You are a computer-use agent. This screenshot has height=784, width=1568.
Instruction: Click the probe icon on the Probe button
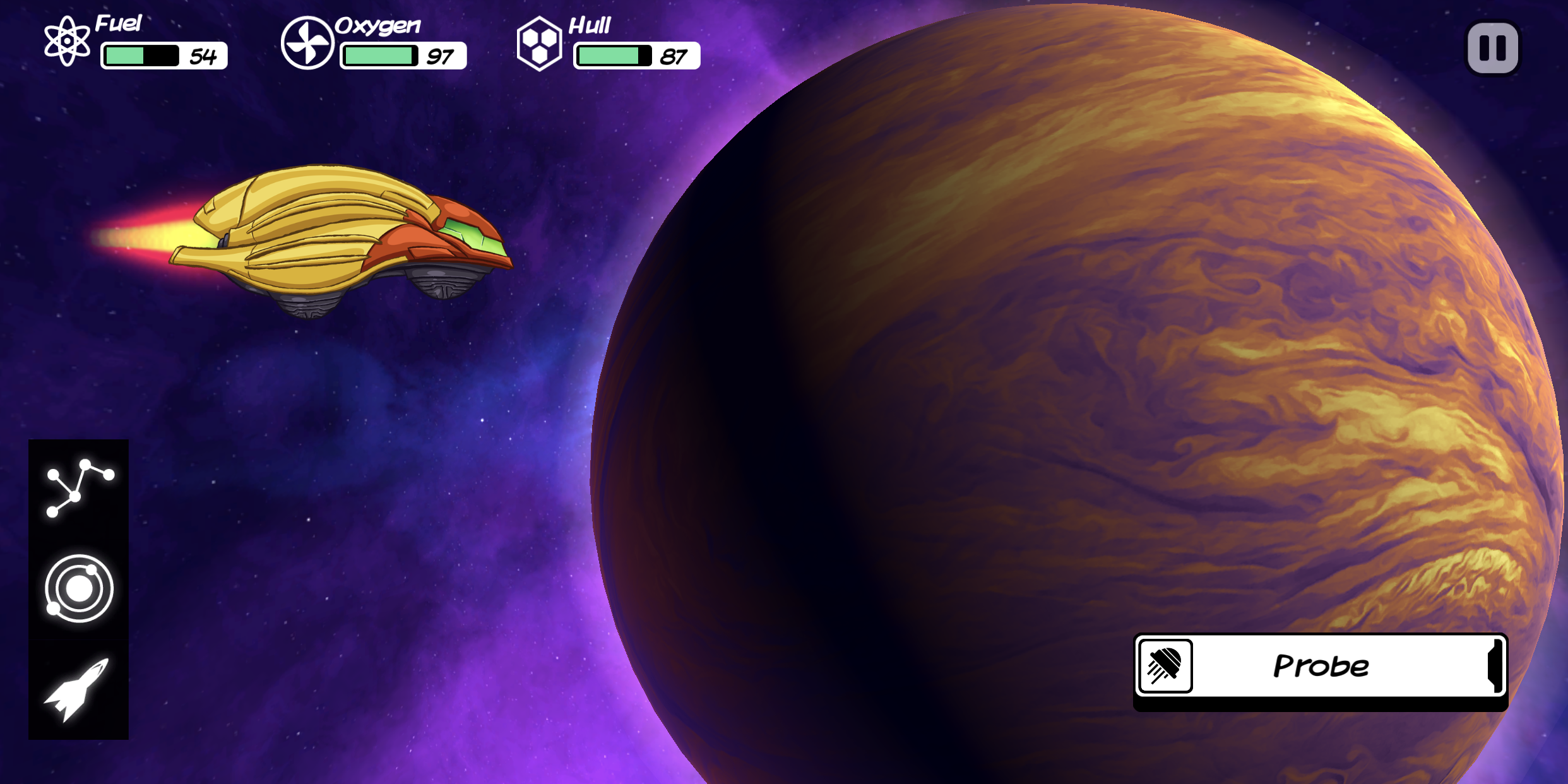1165,668
